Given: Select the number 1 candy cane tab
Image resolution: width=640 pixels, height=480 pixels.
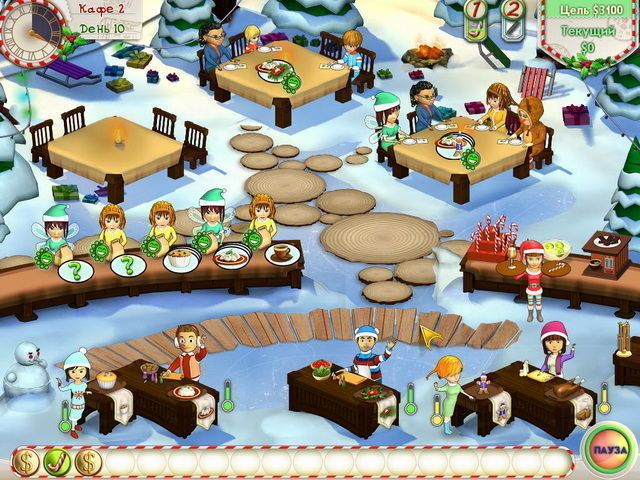Looking at the screenshot, I should point(478,19).
